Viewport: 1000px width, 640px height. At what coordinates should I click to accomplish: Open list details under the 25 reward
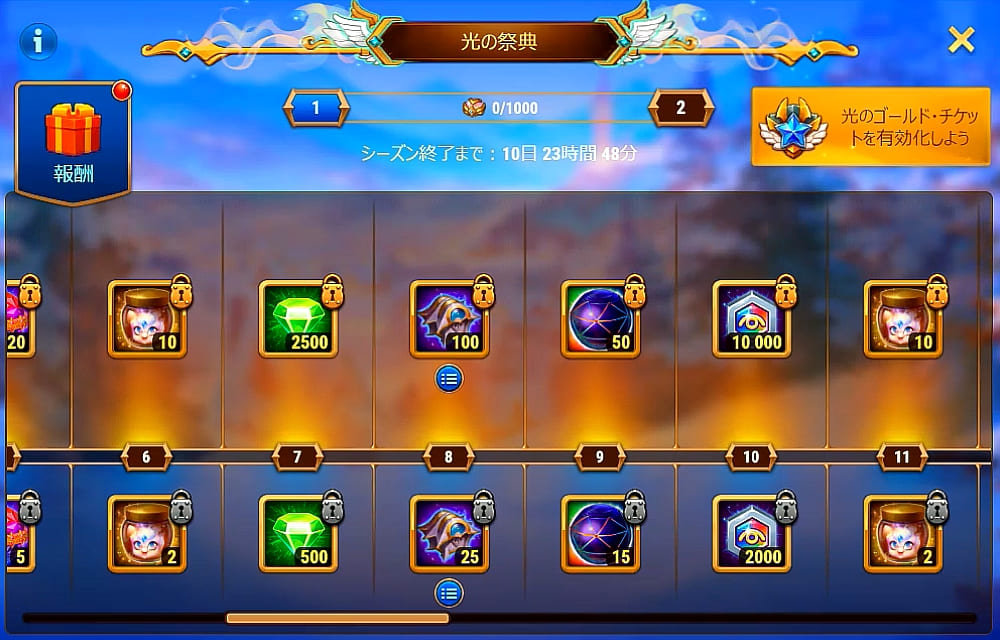pos(449,594)
